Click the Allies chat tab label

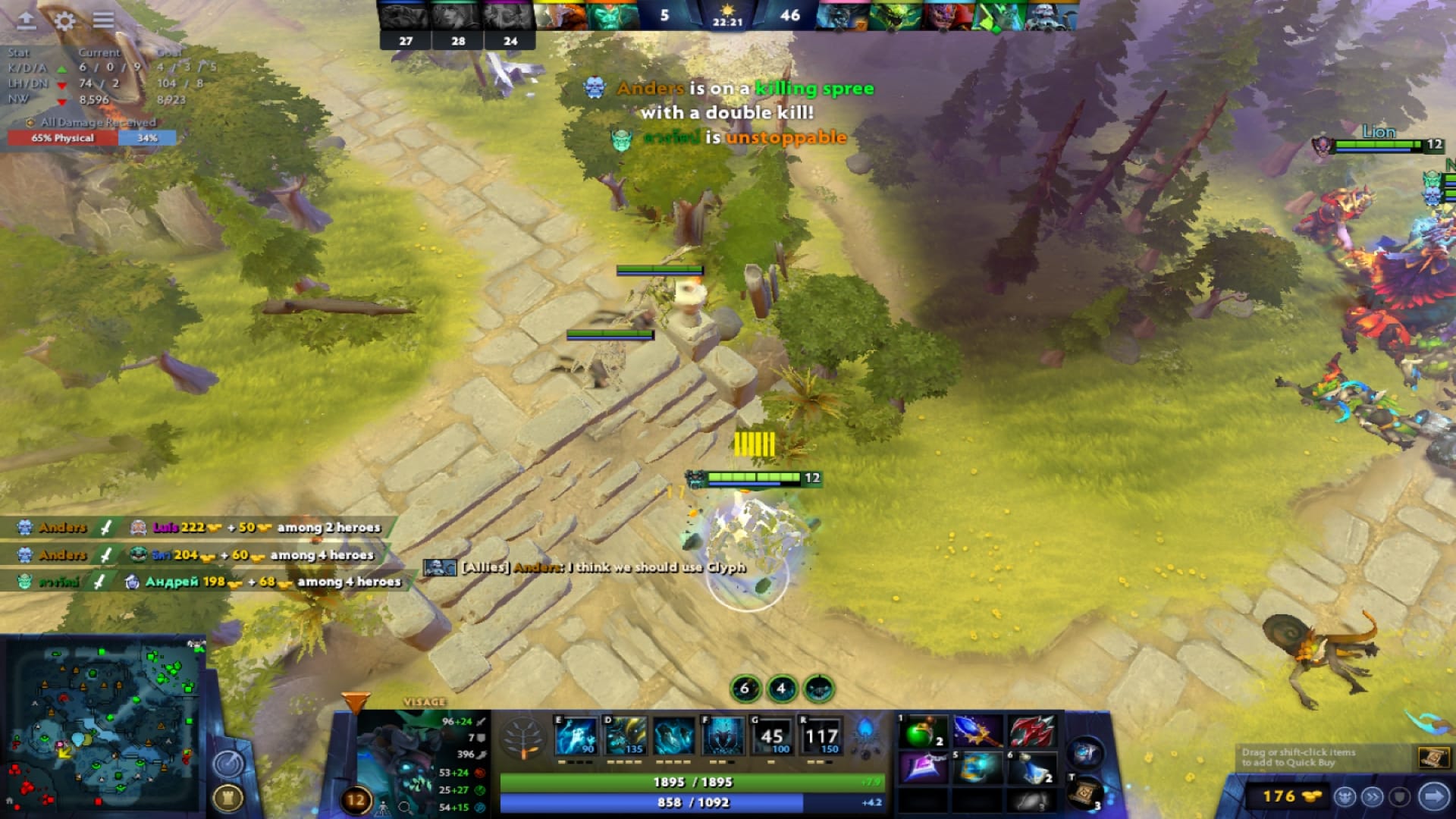483,567
